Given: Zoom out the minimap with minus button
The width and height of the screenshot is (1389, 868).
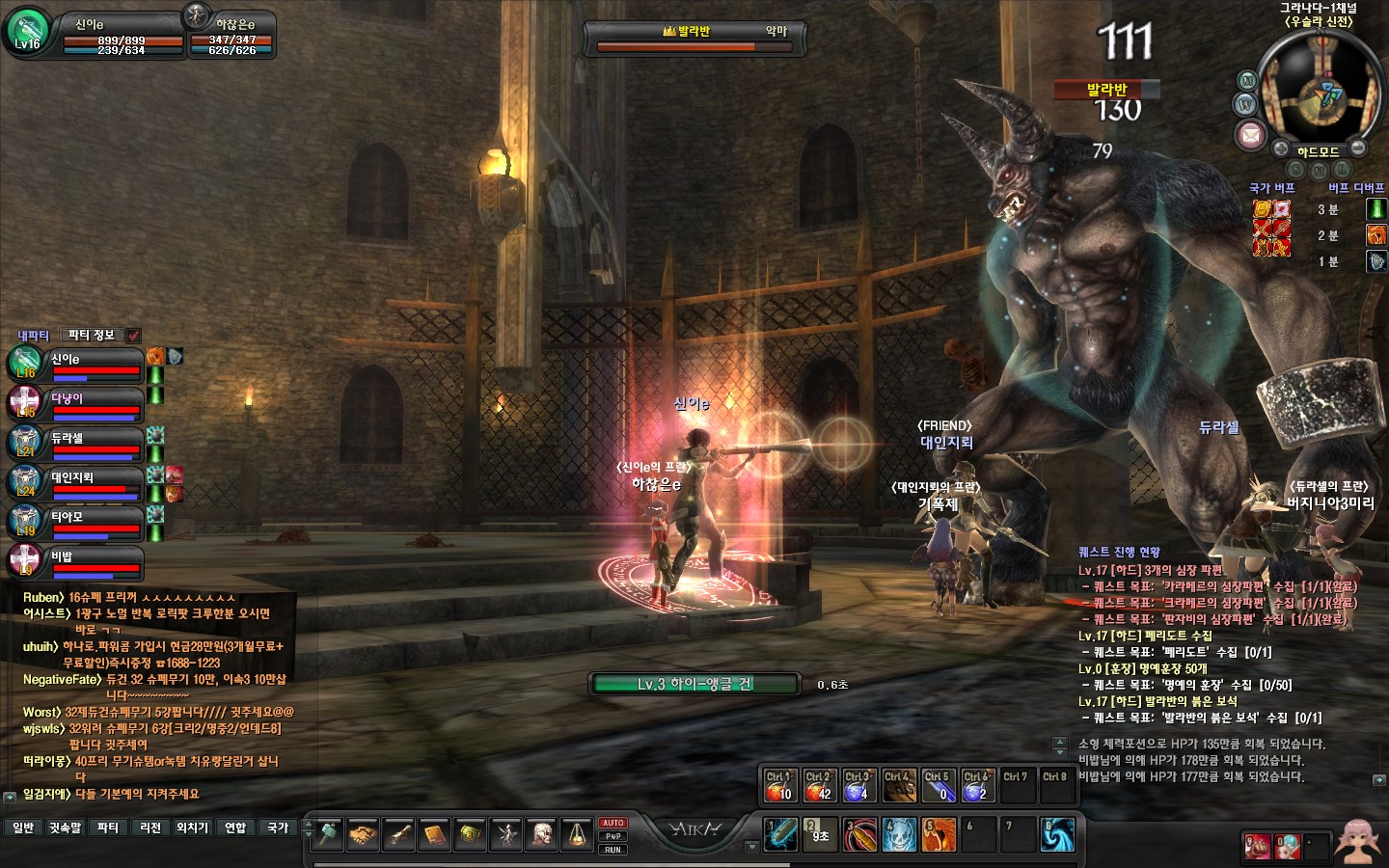Looking at the screenshot, I should click(1358, 149).
